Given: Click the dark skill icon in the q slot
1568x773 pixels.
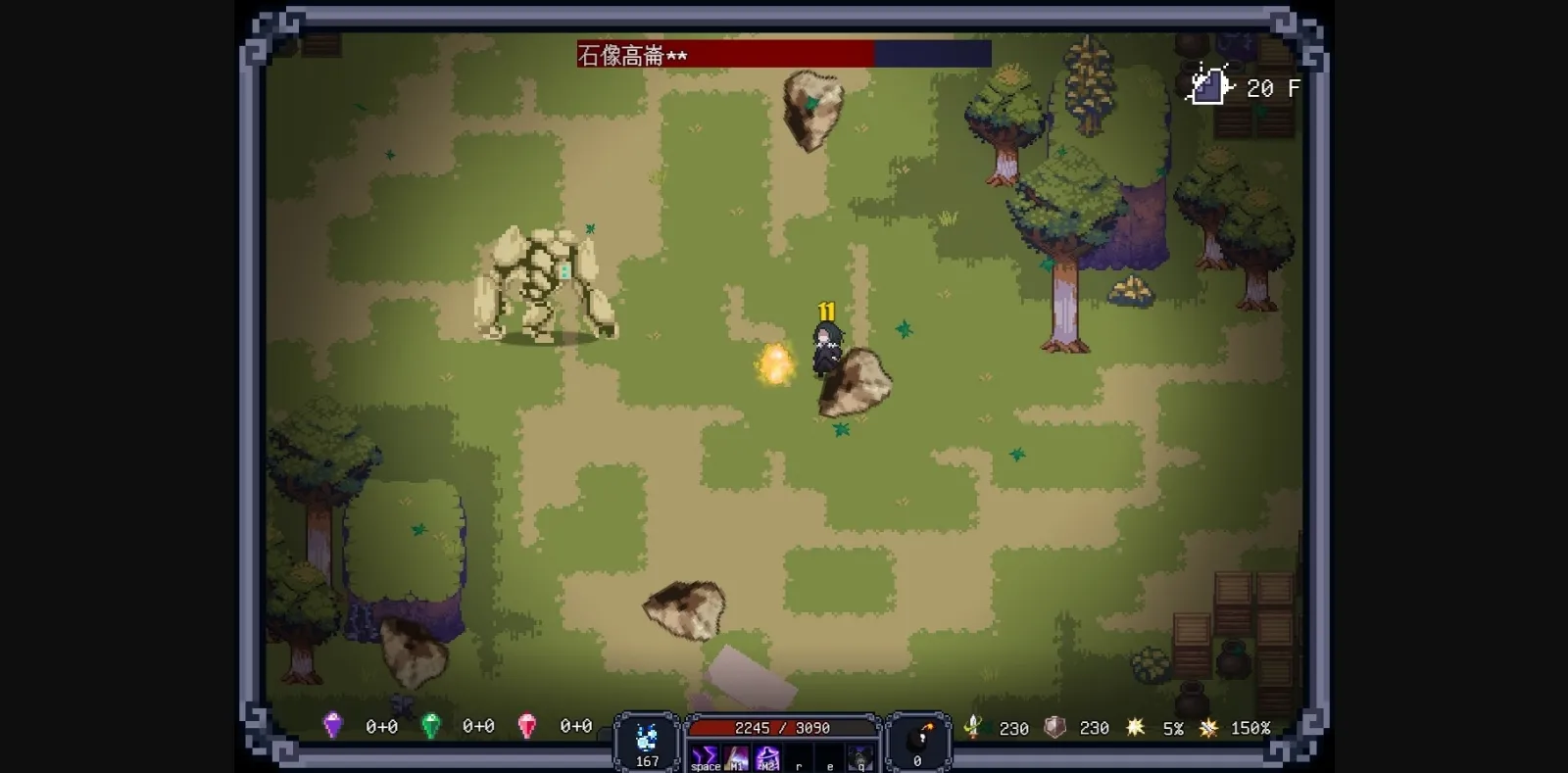Looking at the screenshot, I should 859,754.
